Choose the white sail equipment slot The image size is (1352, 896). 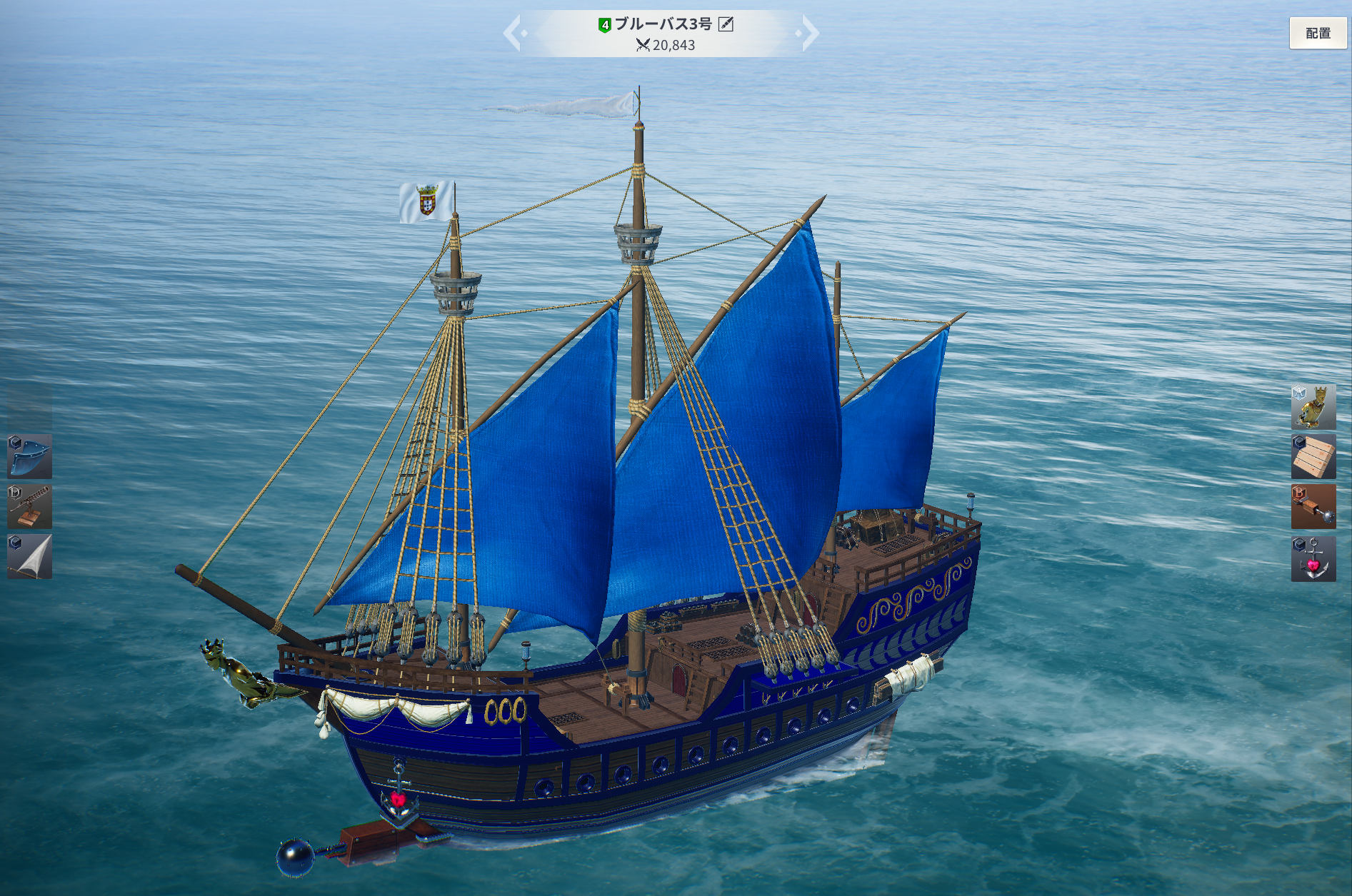pyautogui.click(x=29, y=556)
